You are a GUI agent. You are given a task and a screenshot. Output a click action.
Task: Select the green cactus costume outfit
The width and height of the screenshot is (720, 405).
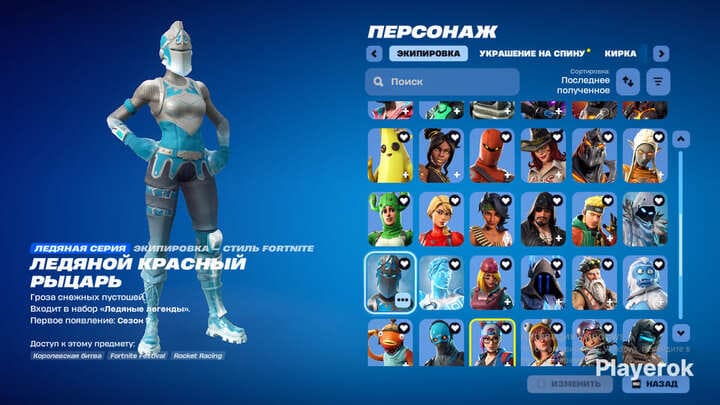[389, 219]
